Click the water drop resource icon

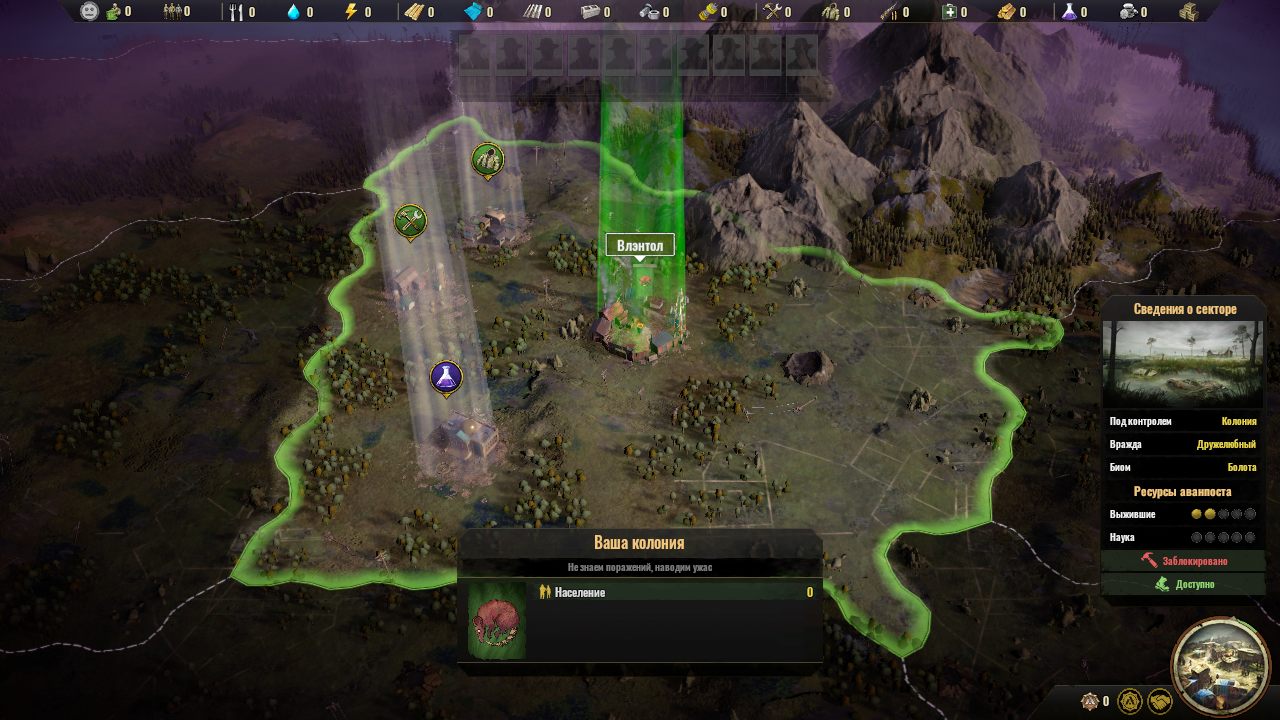click(x=294, y=12)
